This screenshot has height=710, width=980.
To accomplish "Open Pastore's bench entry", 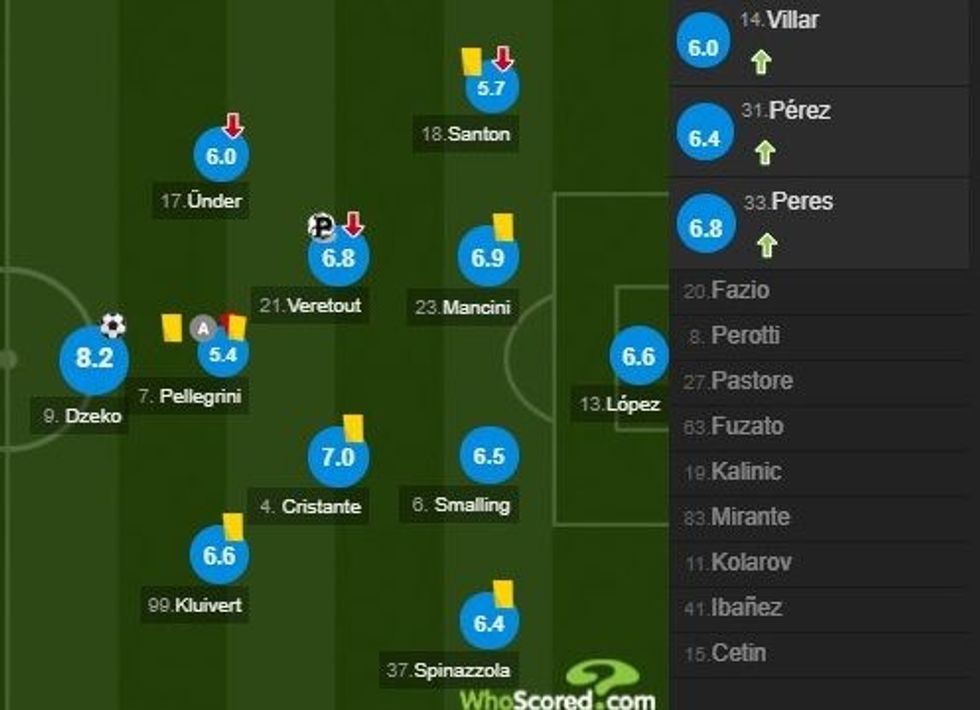I will coord(751,381).
